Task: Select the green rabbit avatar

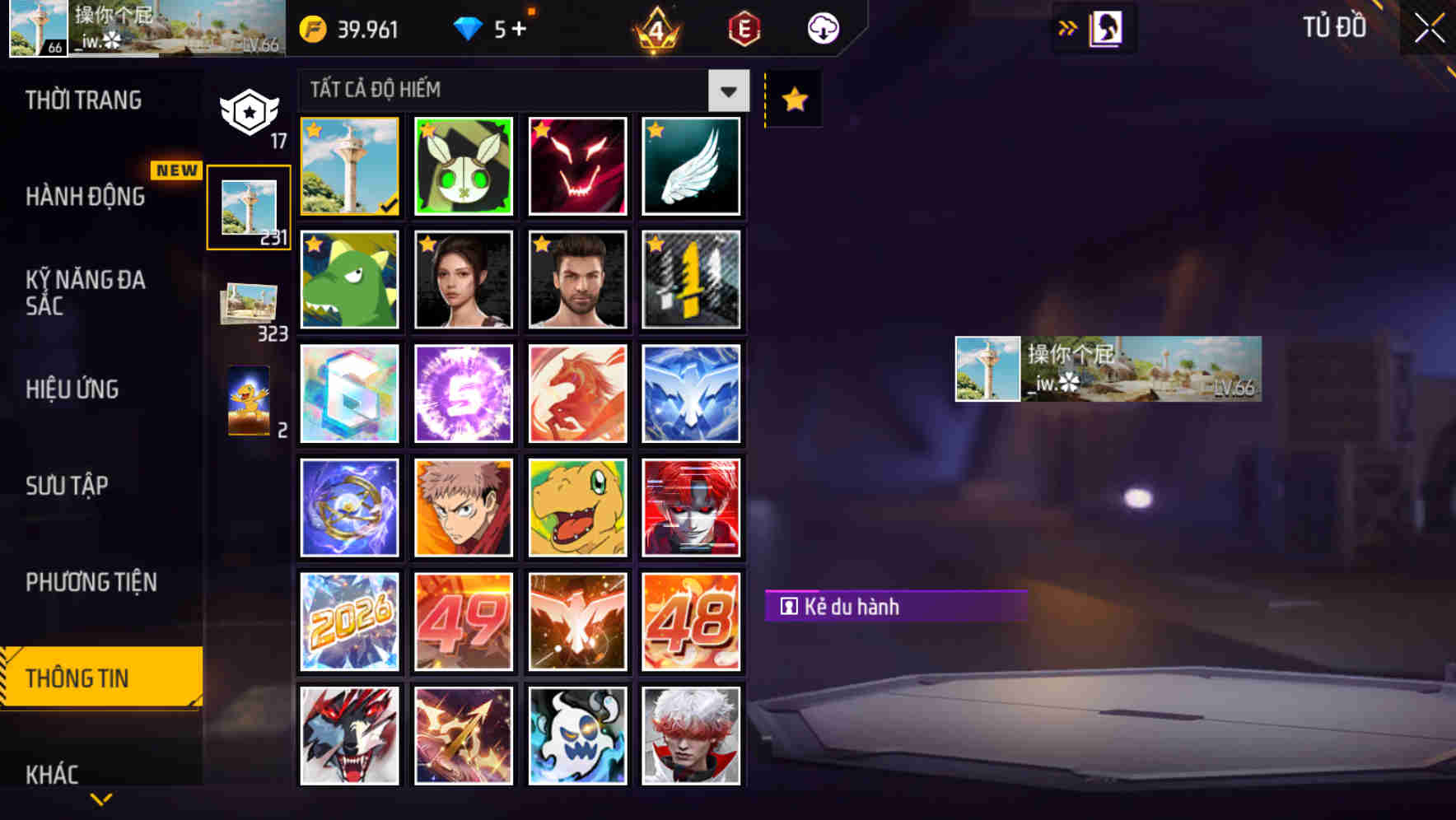Action: tap(463, 166)
